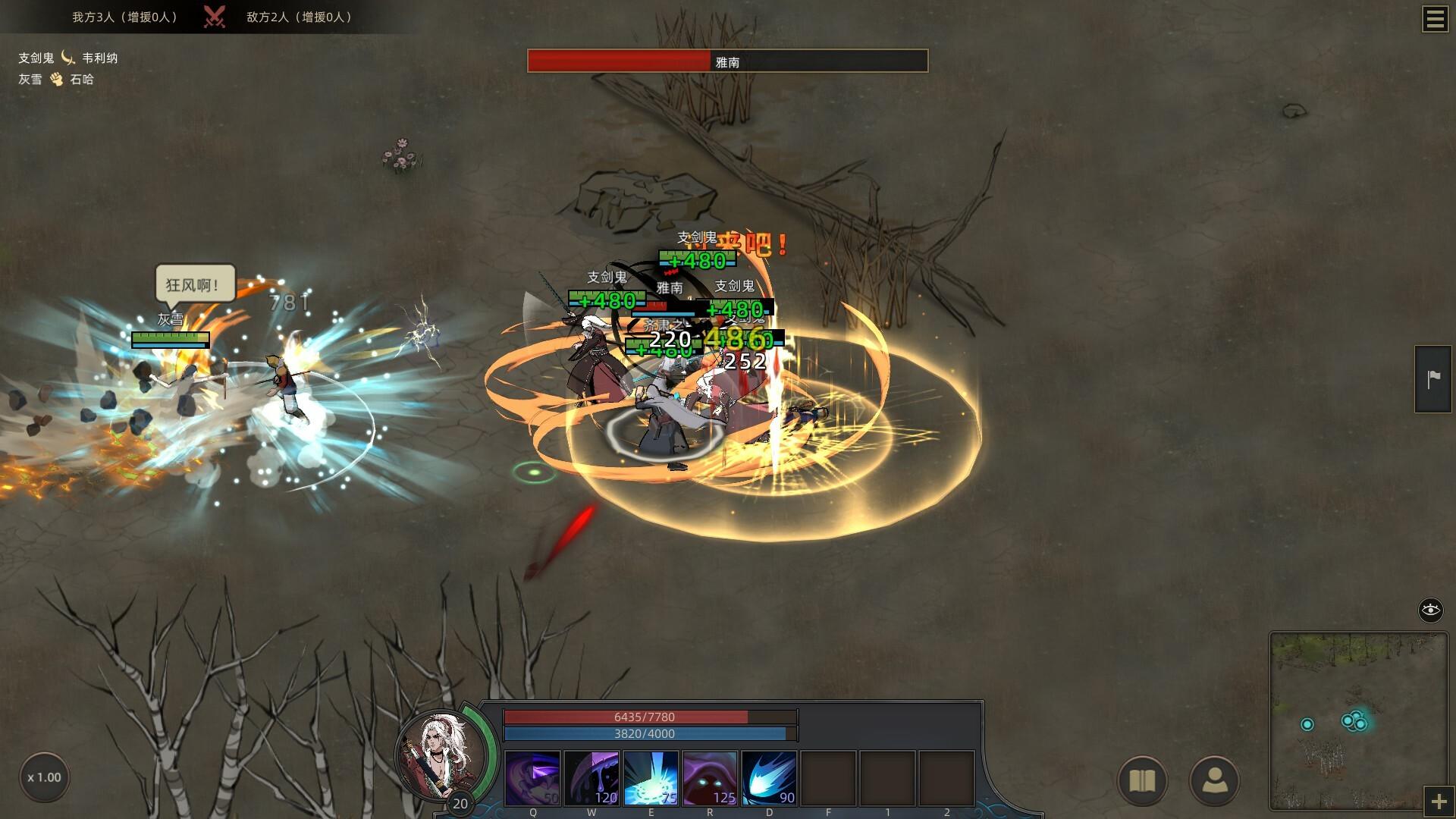Trigger the D blue slash skill

768,777
